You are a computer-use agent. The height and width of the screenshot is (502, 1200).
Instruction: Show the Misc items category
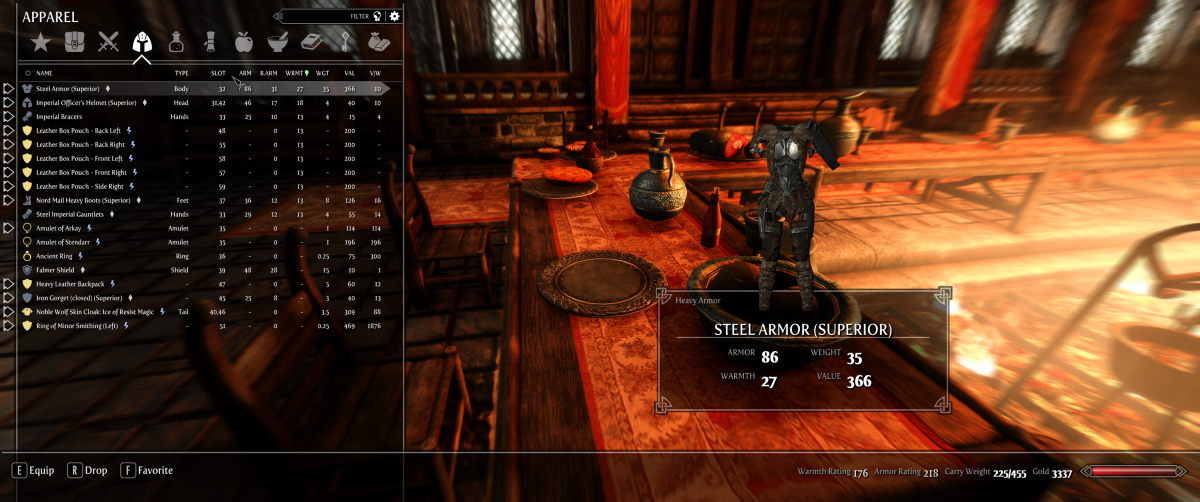[378, 42]
